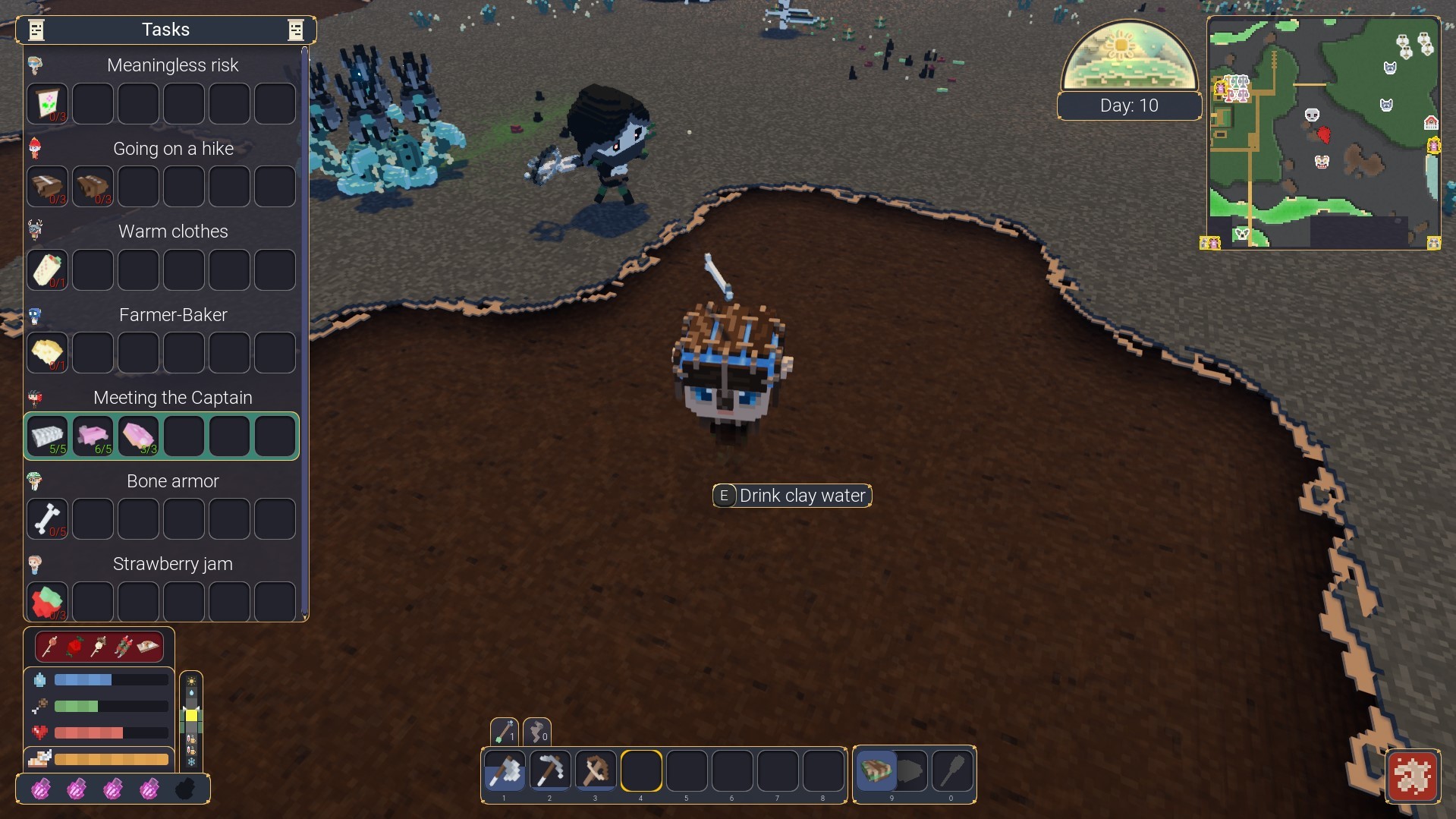
Task: Click the strawberry icon in Strawberry jam task
Action: click(x=47, y=601)
